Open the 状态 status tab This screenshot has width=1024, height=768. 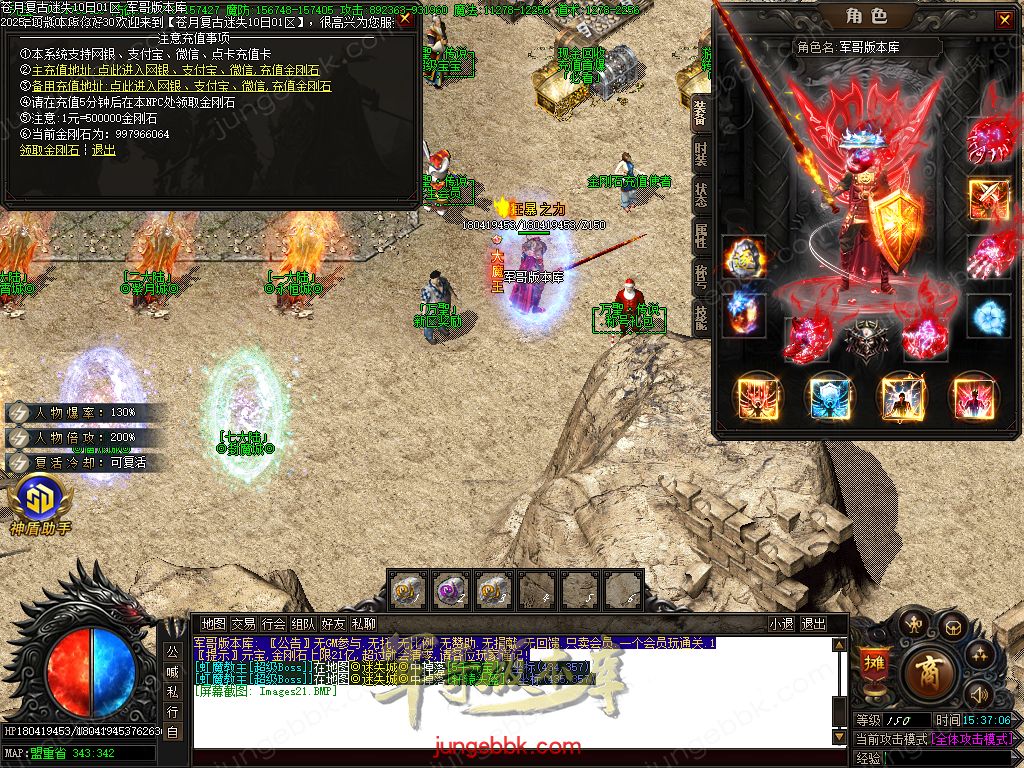[x=701, y=195]
